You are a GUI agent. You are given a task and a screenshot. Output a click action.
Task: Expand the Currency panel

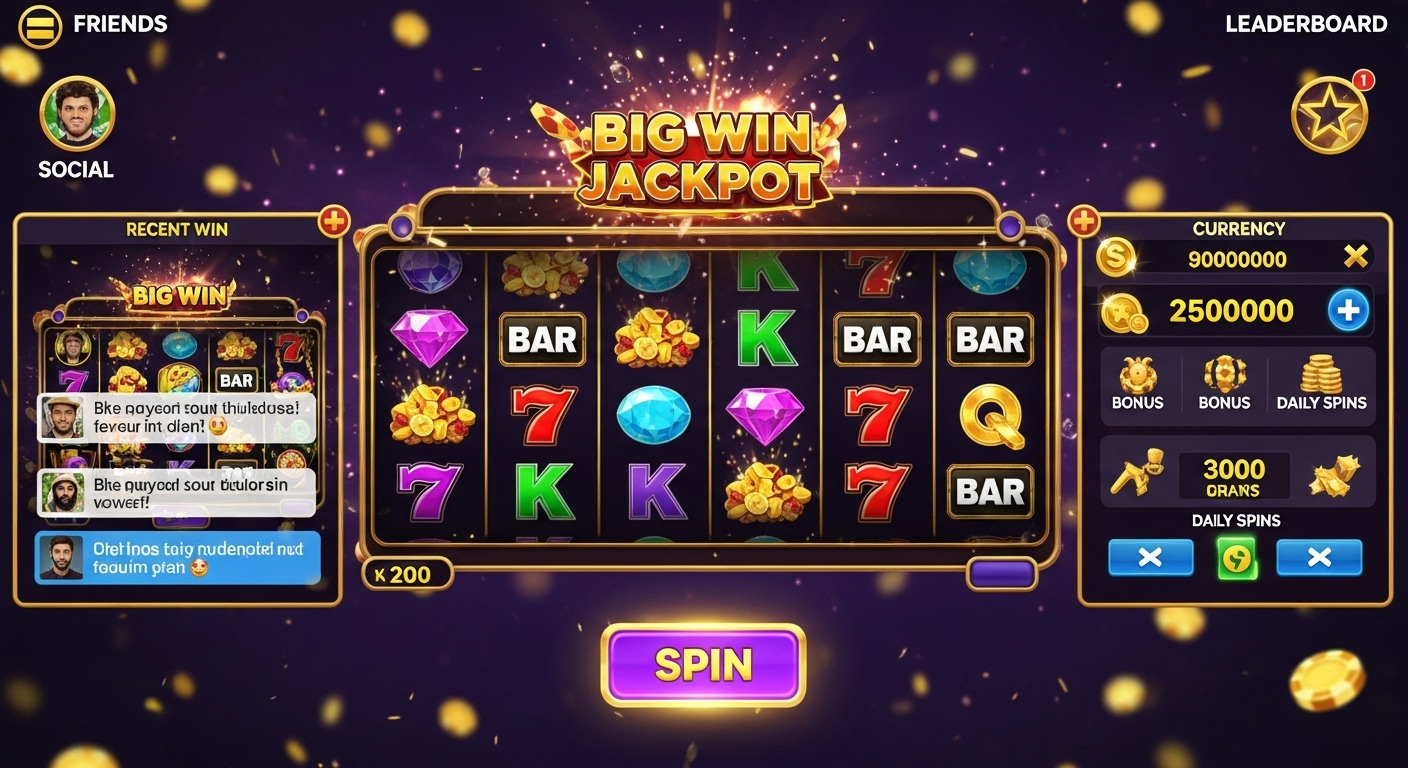coord(1084,221)
